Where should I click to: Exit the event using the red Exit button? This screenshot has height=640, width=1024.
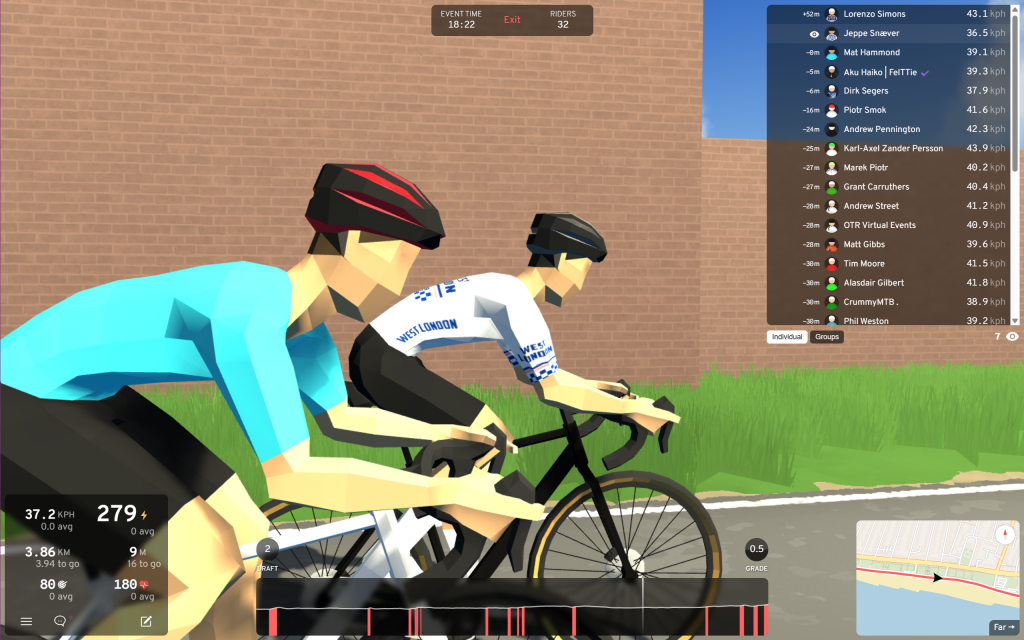[512, 20]
